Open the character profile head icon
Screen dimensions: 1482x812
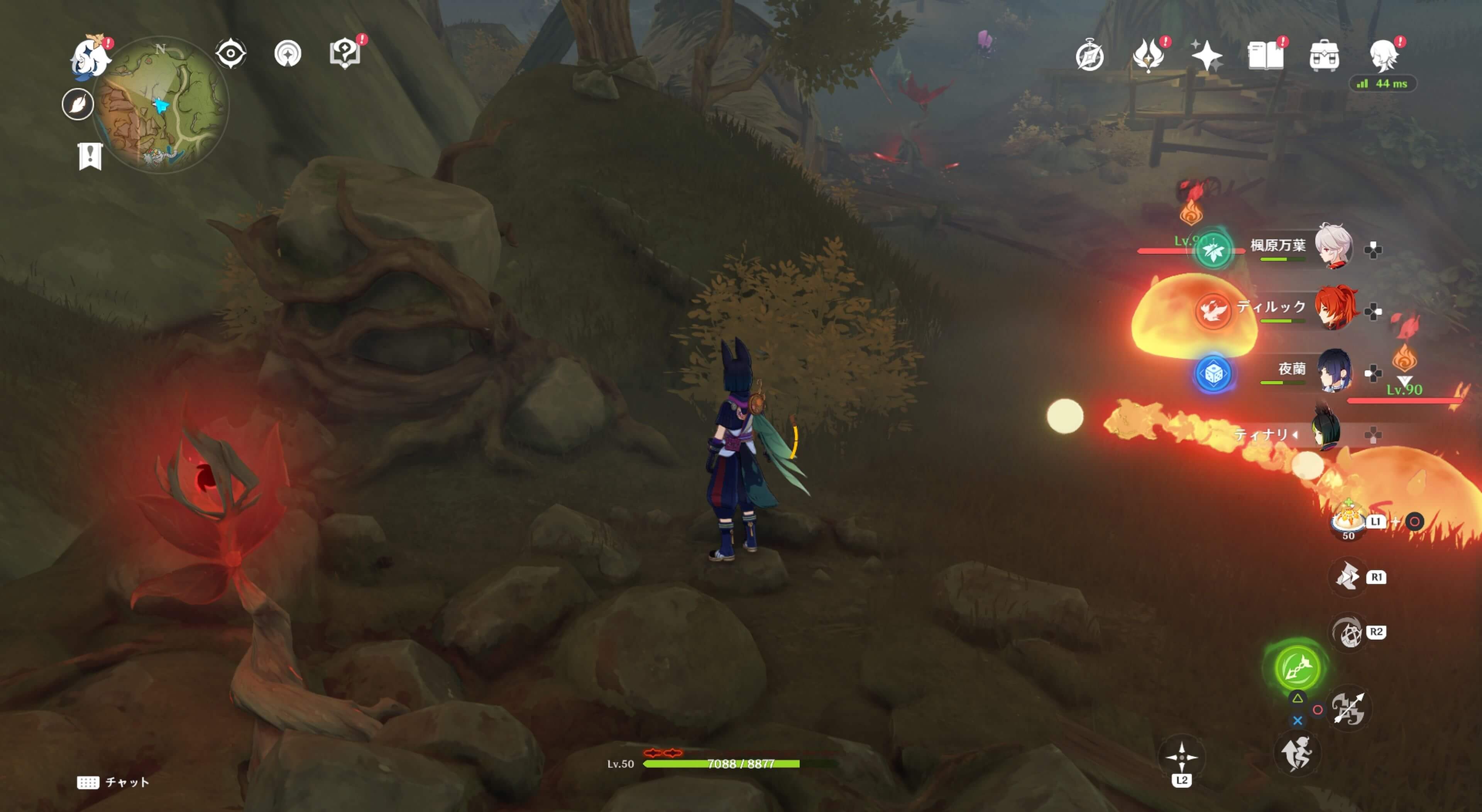pyautogui.click(x=1384, y=56)
